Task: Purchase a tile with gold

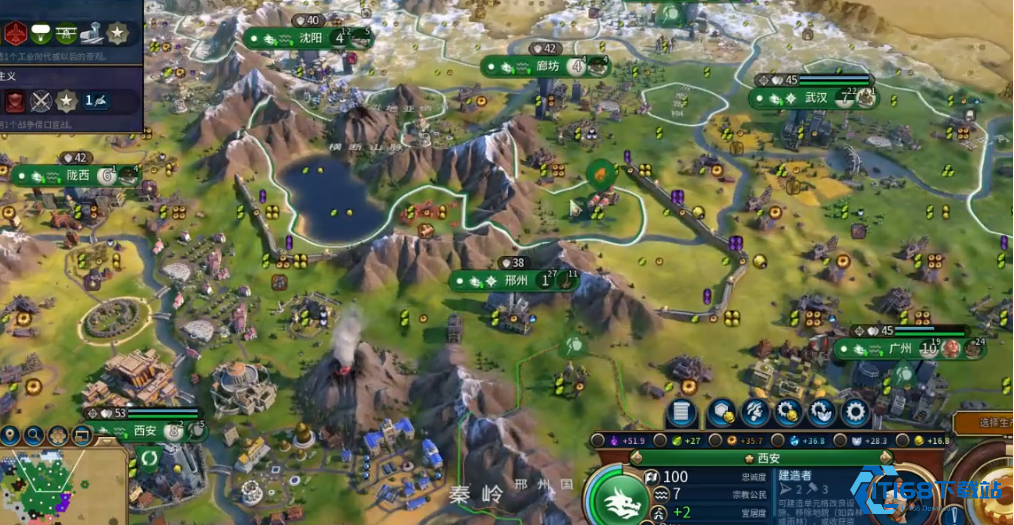Action: click(721, 412)
